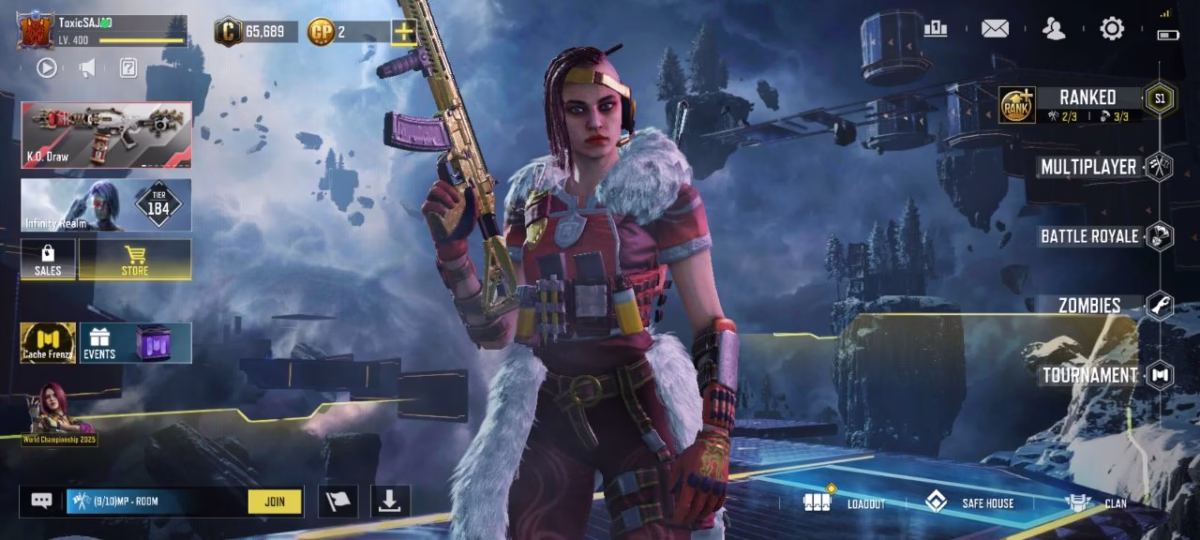The height and width of the screenshot is (540, 1200).
Task: Open the Sales shop
Action: point(48,259)
